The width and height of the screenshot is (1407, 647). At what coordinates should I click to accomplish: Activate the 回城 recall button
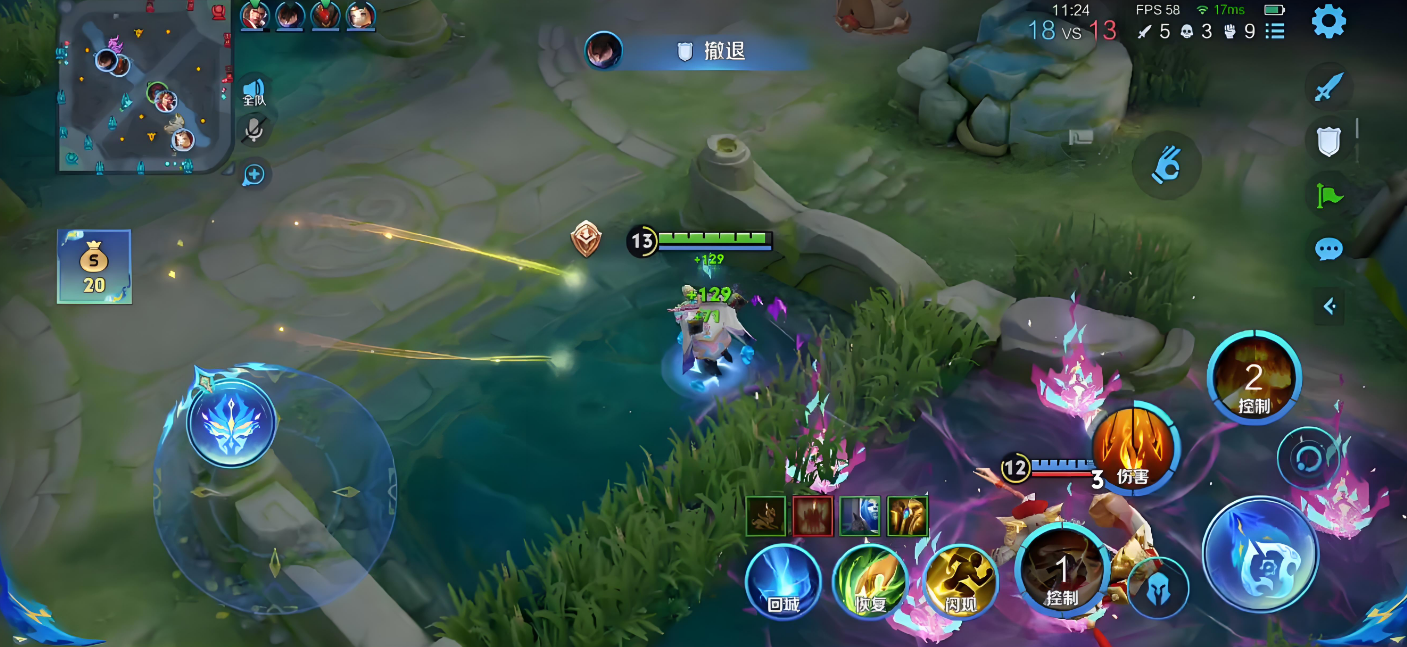tap(783, 582)
